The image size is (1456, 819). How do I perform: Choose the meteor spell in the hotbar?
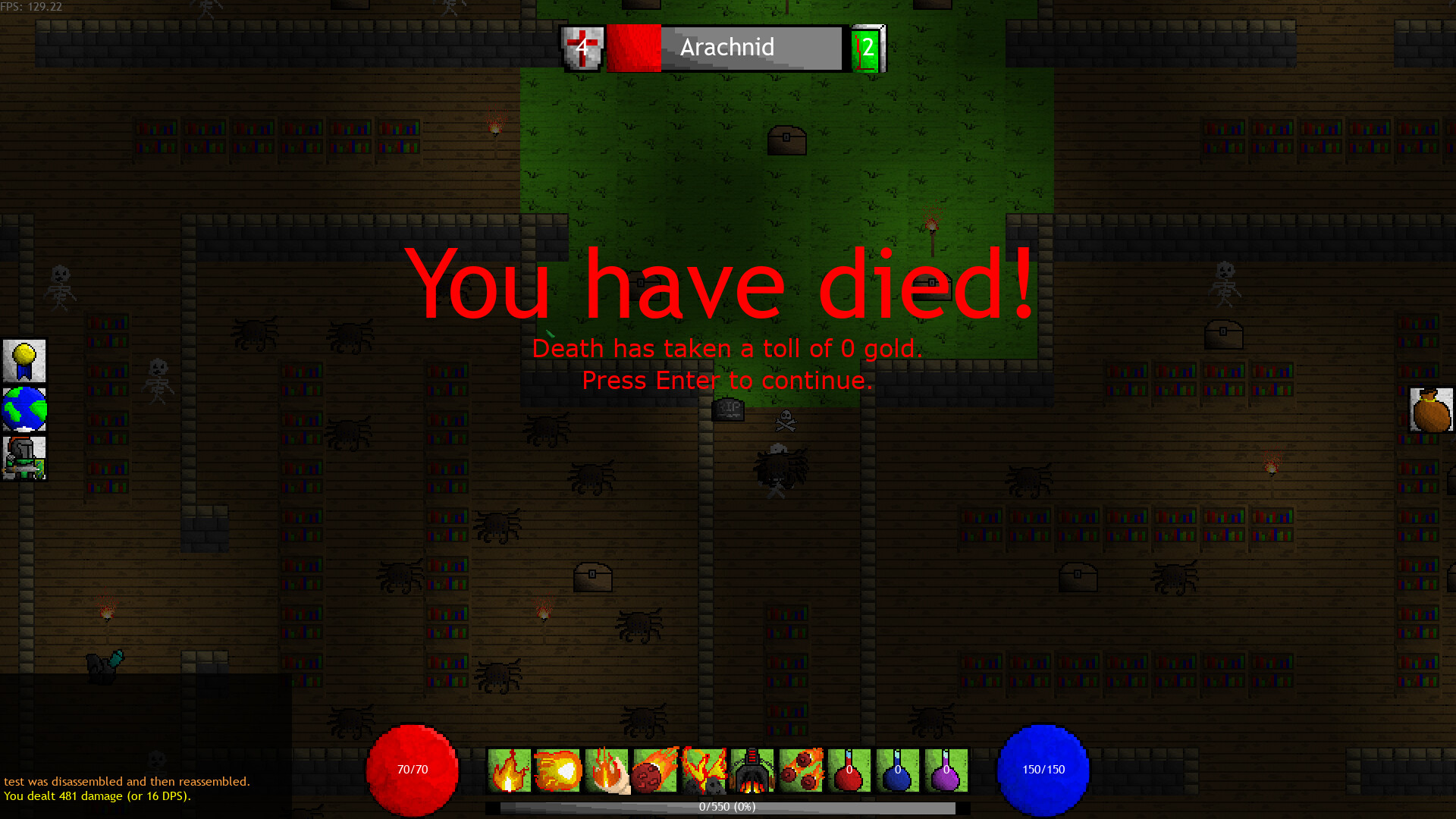[655, 771]
